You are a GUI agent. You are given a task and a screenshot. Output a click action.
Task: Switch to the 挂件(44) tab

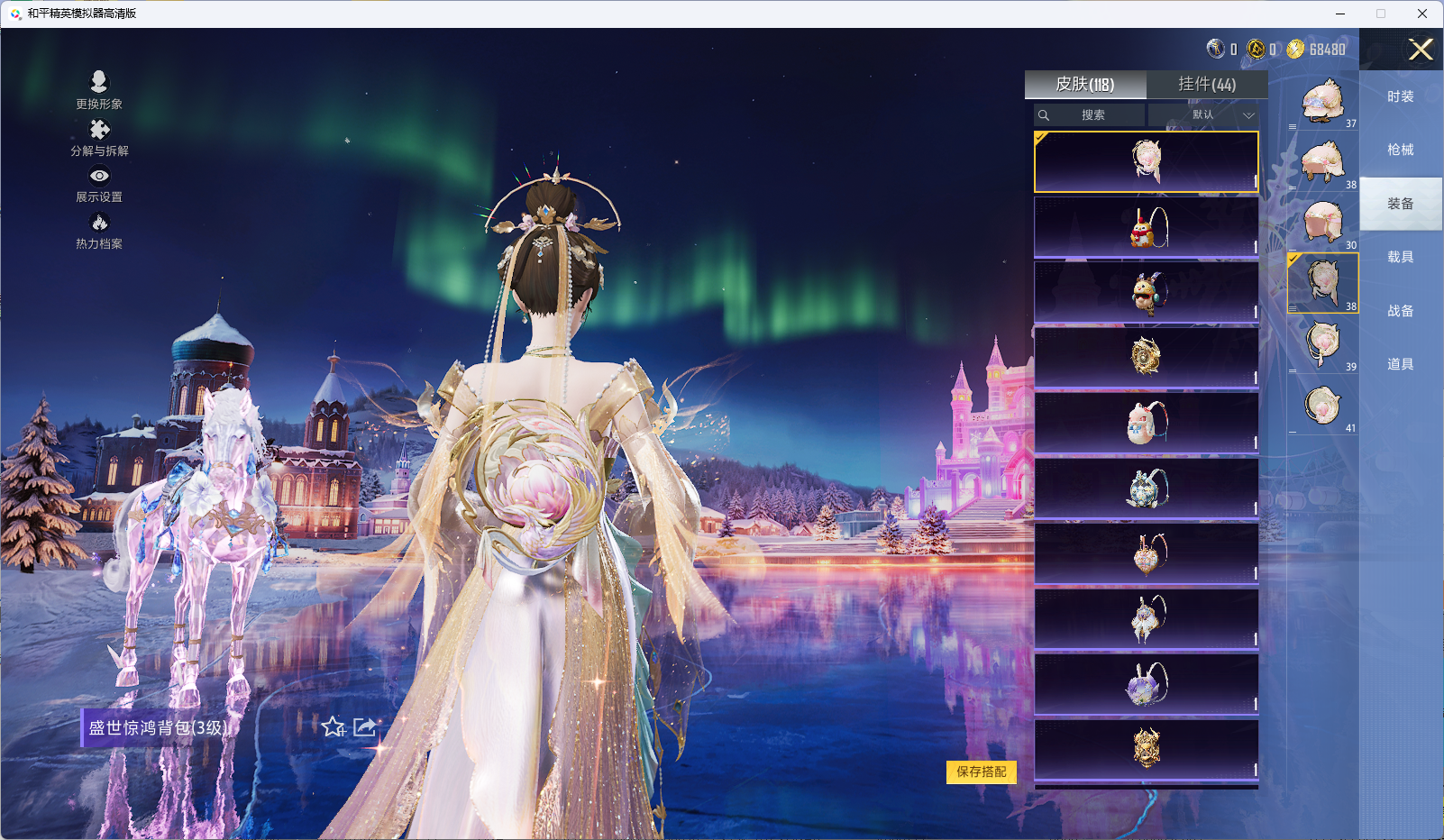tap(1207, 85)
